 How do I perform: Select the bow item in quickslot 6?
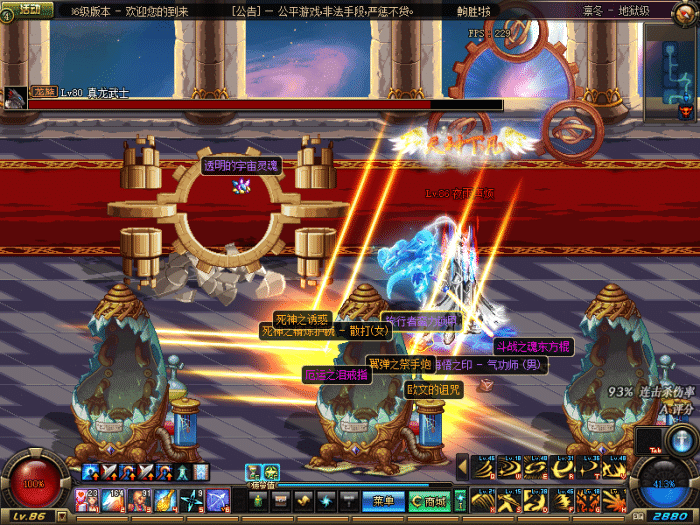219,498
